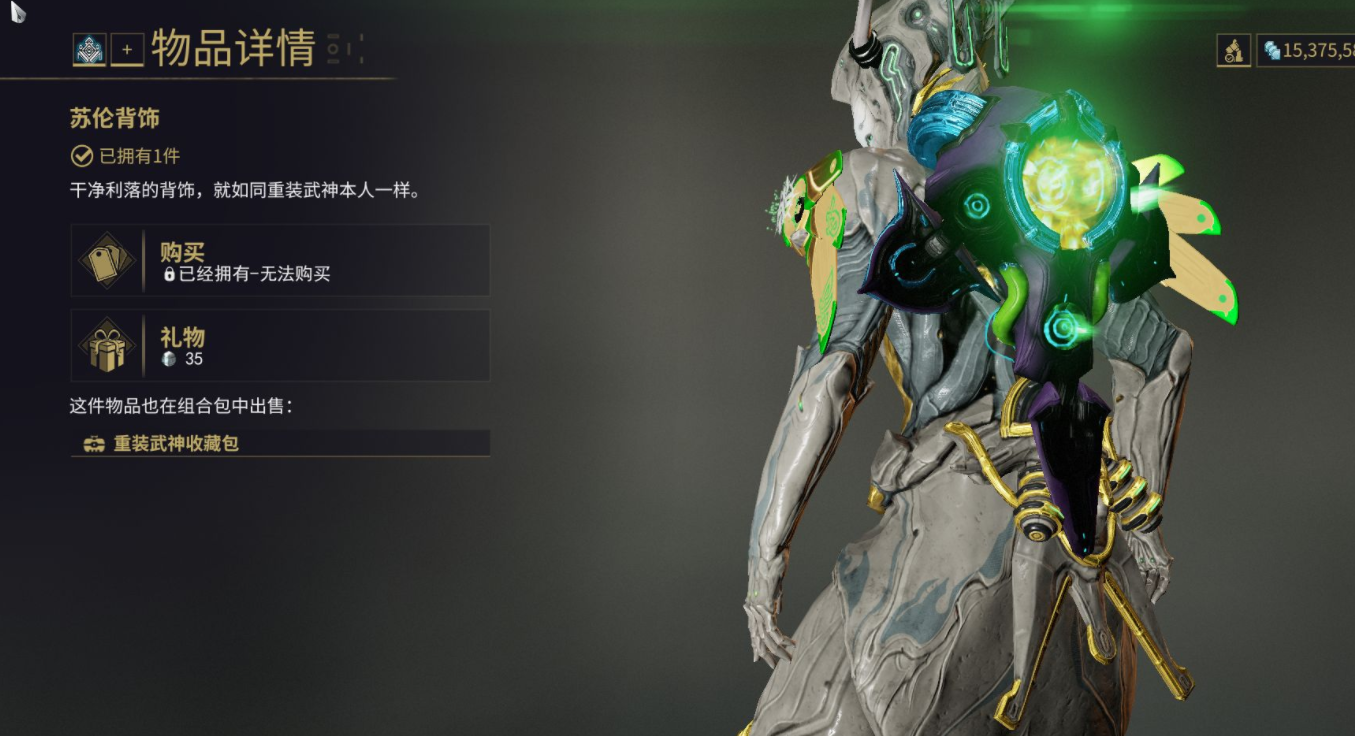Toggle the gold warframe icon with checkmark

click(x=1233, y=50)
